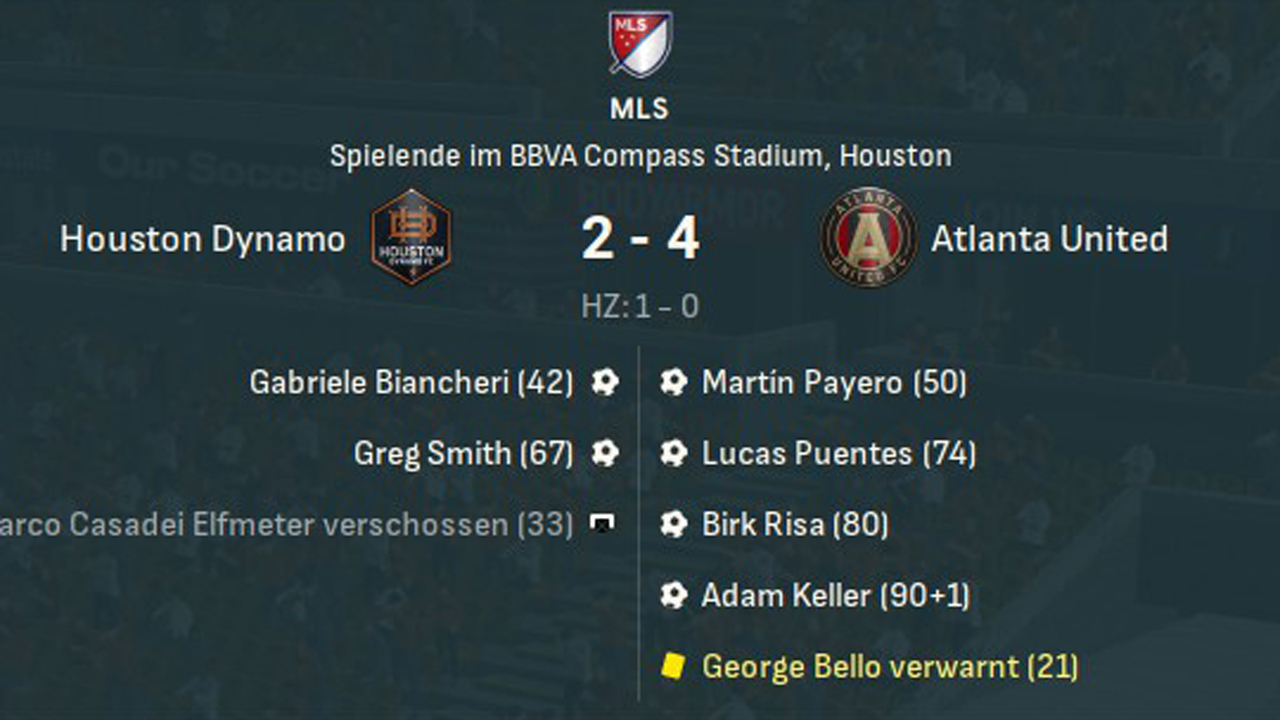Image resolution: width=1280 pixels, height=720 pixels.
Task: Select Martín Payero's goal entry
Action: pyautogui.click(x=834, y=382)
